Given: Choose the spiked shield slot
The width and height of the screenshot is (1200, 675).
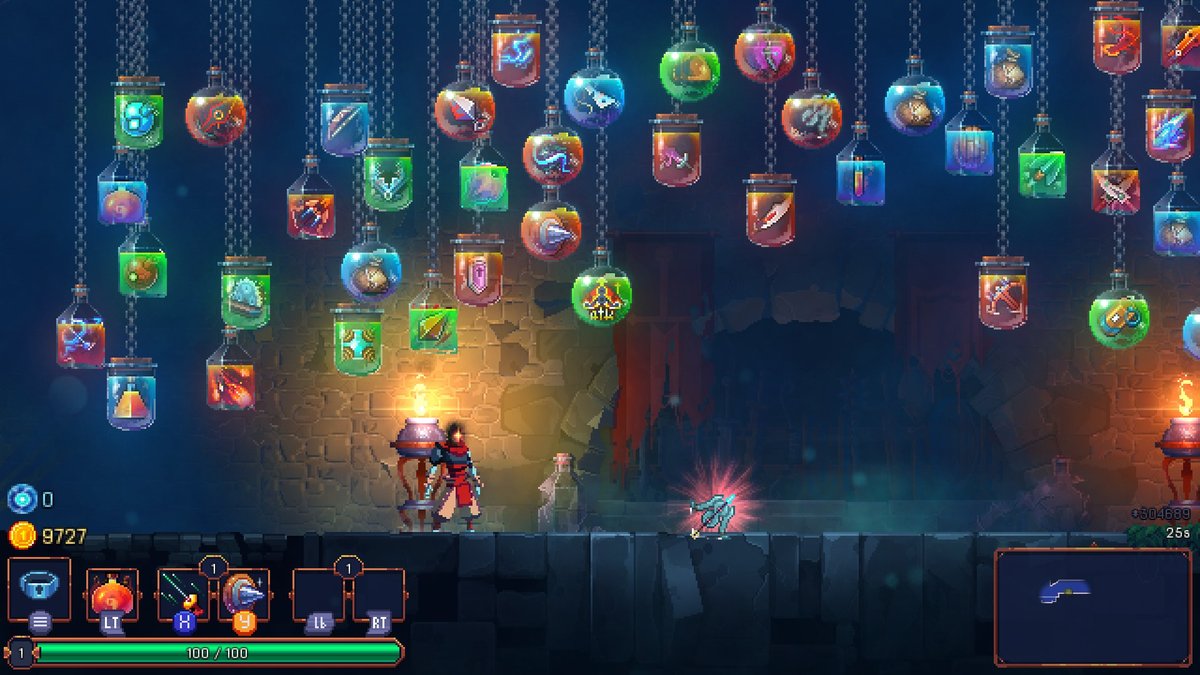Looking at the screenshot, I should (x=244, y=595).
